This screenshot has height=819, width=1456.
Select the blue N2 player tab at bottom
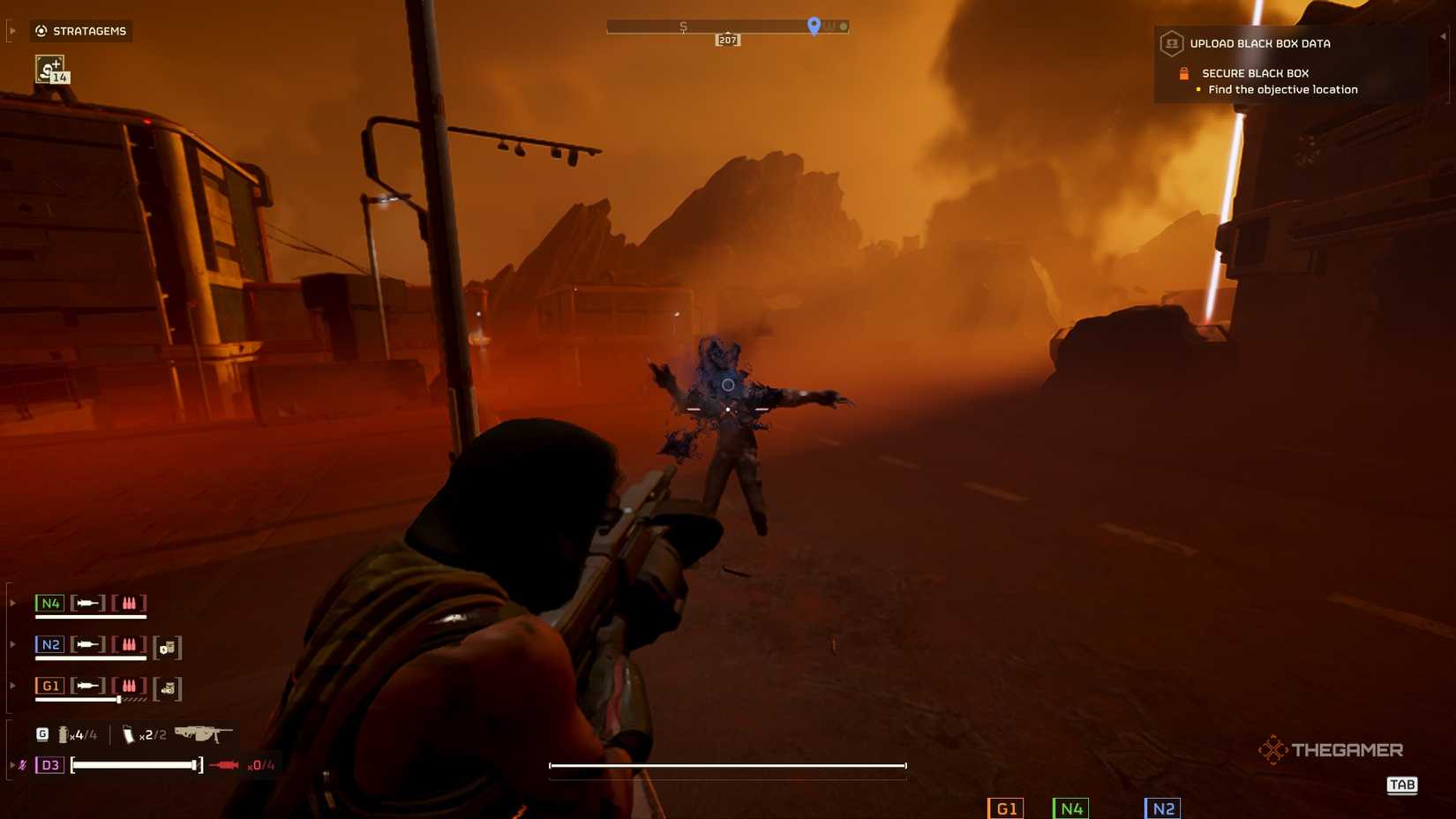click(x=1162, y=808)
